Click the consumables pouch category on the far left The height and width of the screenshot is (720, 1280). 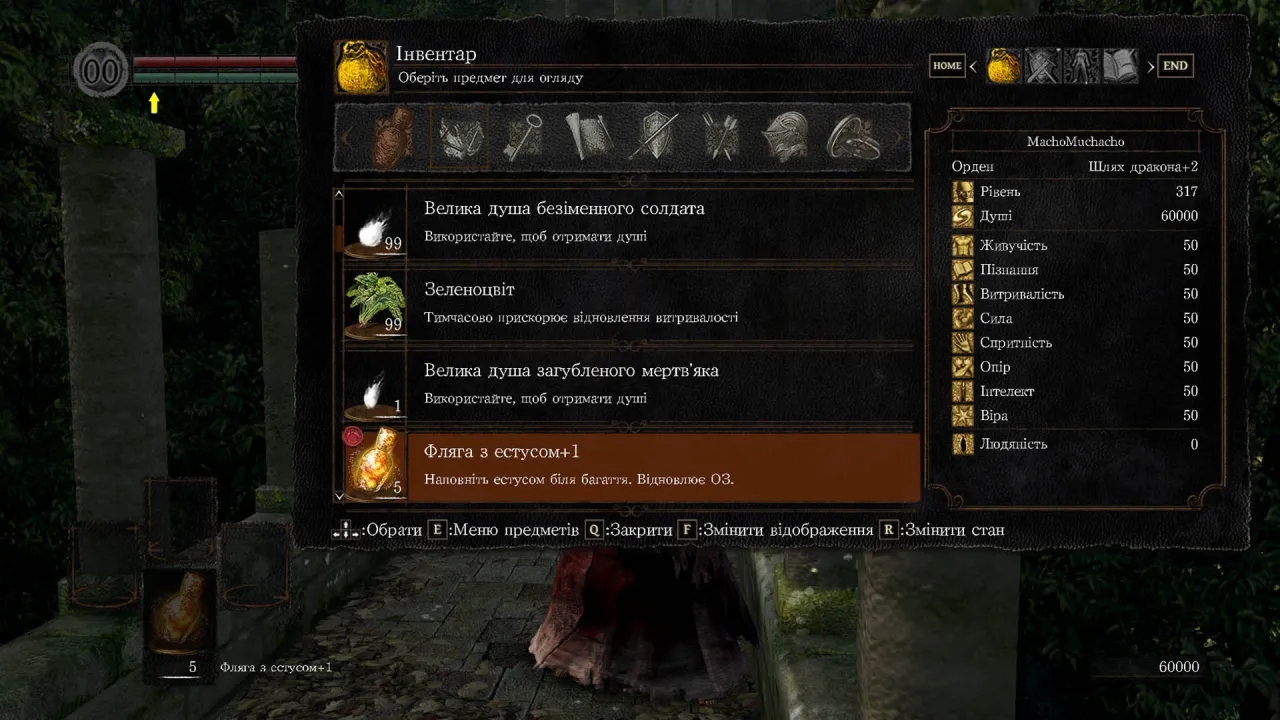tap(390, 139)
